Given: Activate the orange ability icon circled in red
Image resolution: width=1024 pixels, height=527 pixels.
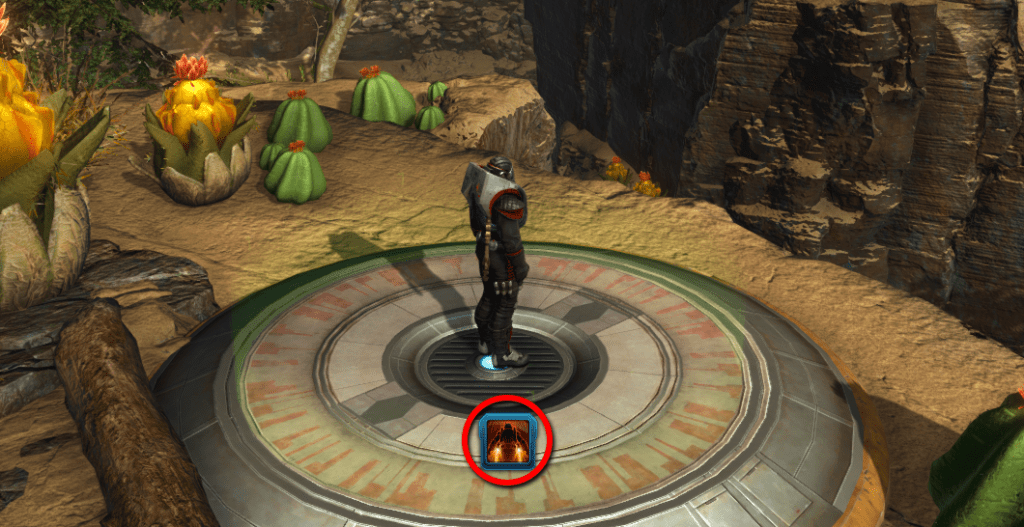Looking at the screenshot, I should (505, 443).
